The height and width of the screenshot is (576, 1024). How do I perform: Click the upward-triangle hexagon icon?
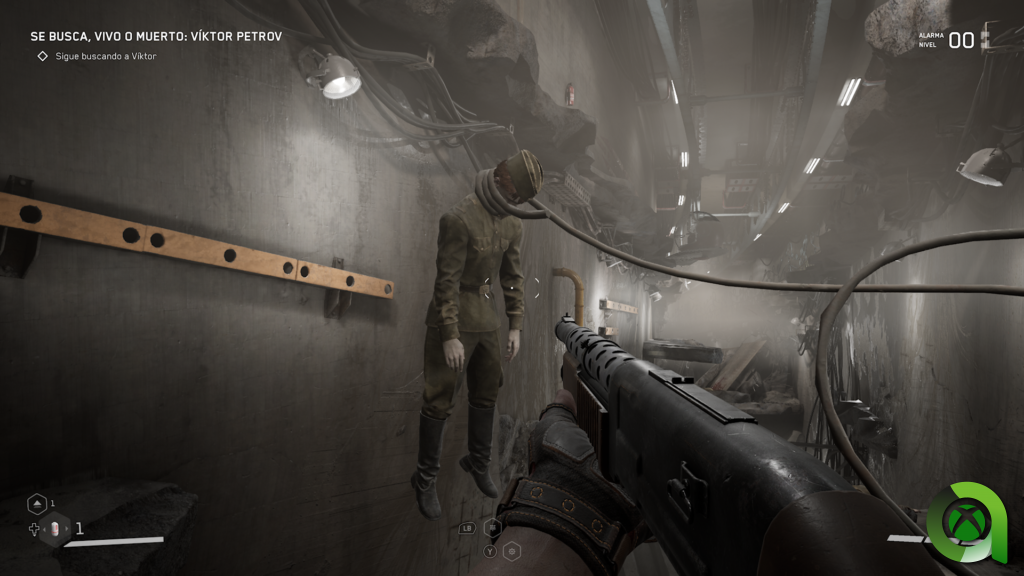[37, 504]
